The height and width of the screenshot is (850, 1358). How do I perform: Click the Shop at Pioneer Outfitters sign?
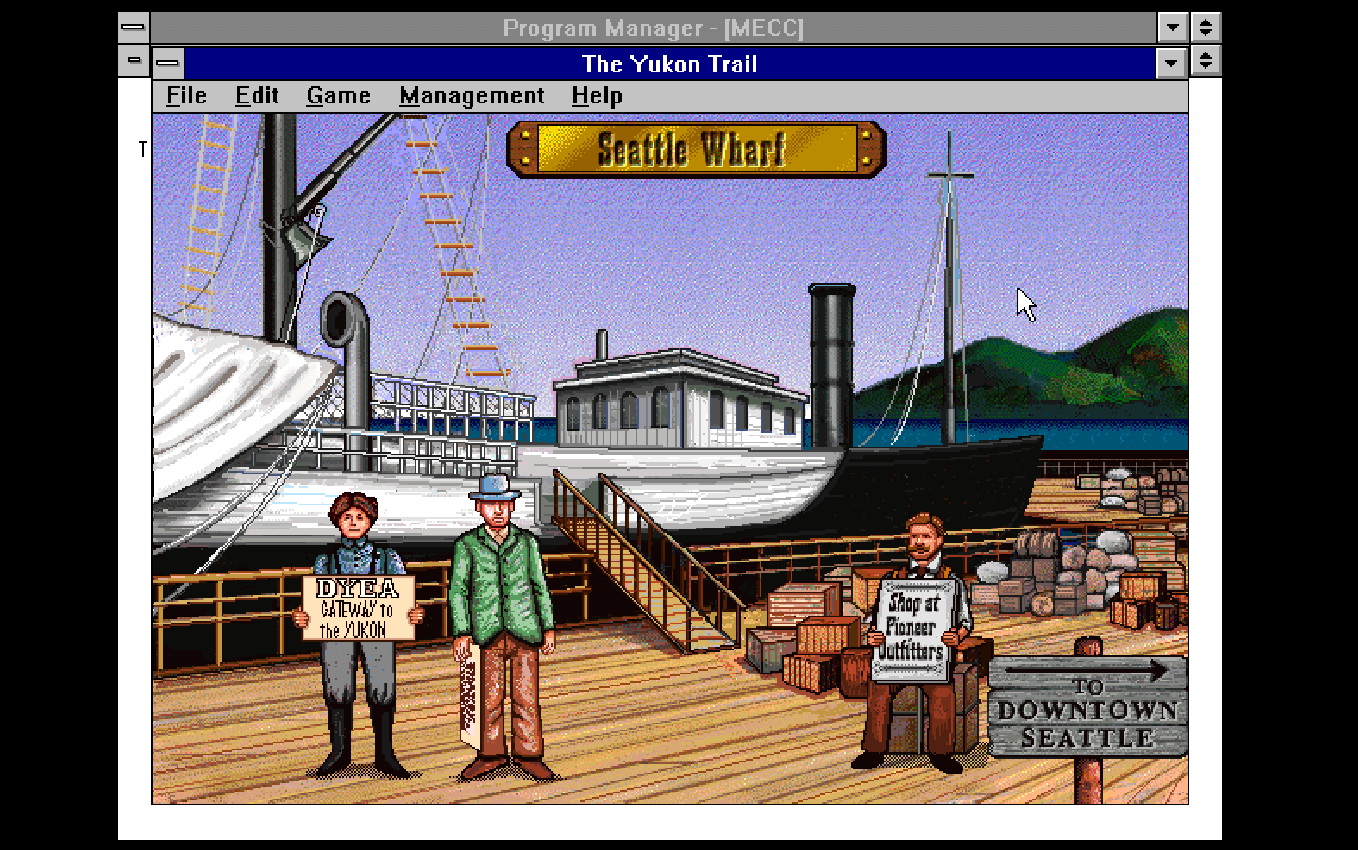pos(918,625)
